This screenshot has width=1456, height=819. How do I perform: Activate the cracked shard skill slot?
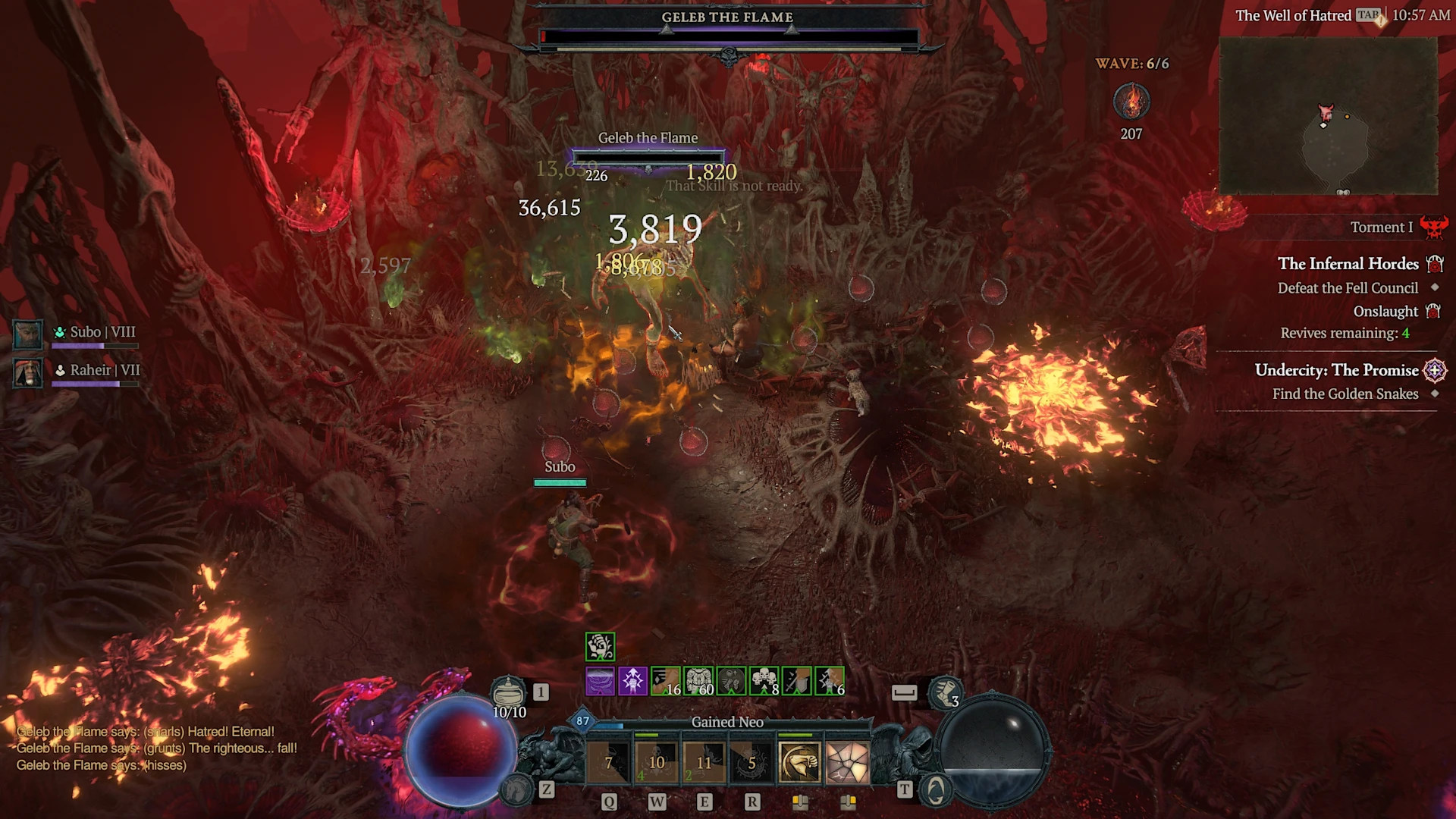[x=847, y=763]
